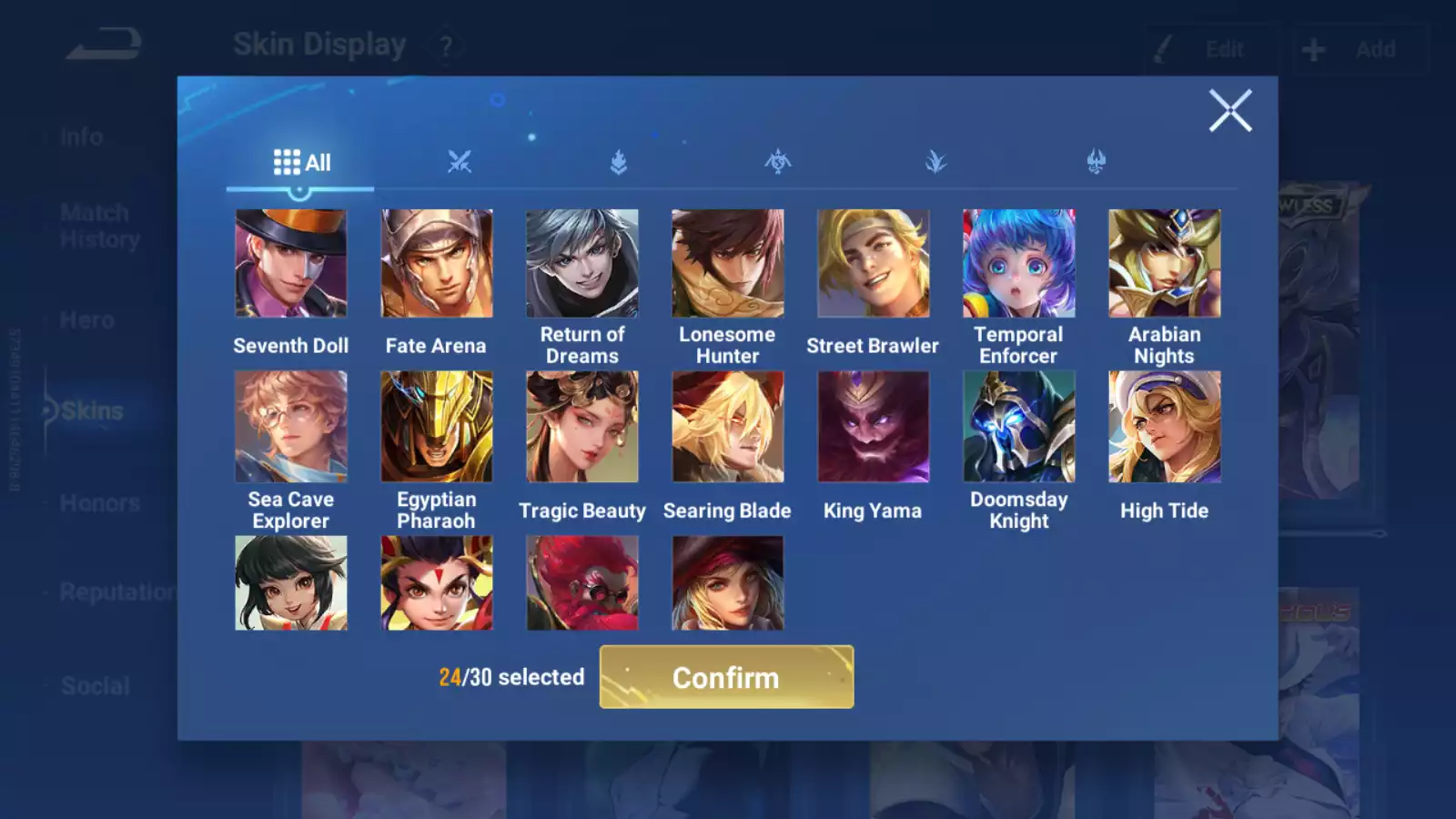Screen dimensions: 1456x819
Task: Choose the Street Brawler skin
Action: [x=873, y=264]
